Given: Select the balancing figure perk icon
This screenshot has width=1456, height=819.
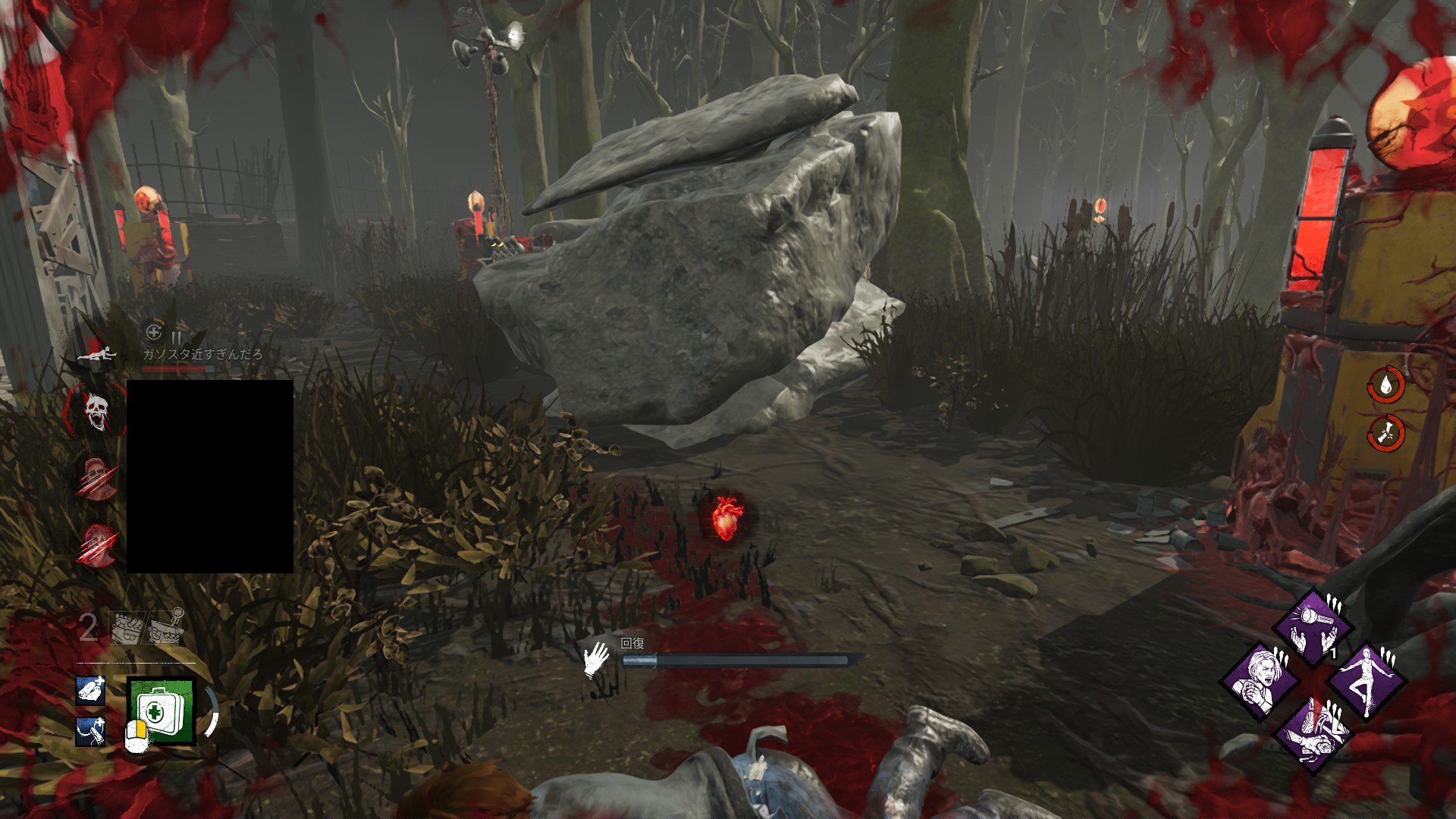Looking at the screenshot, I should tap(1367, 681).
